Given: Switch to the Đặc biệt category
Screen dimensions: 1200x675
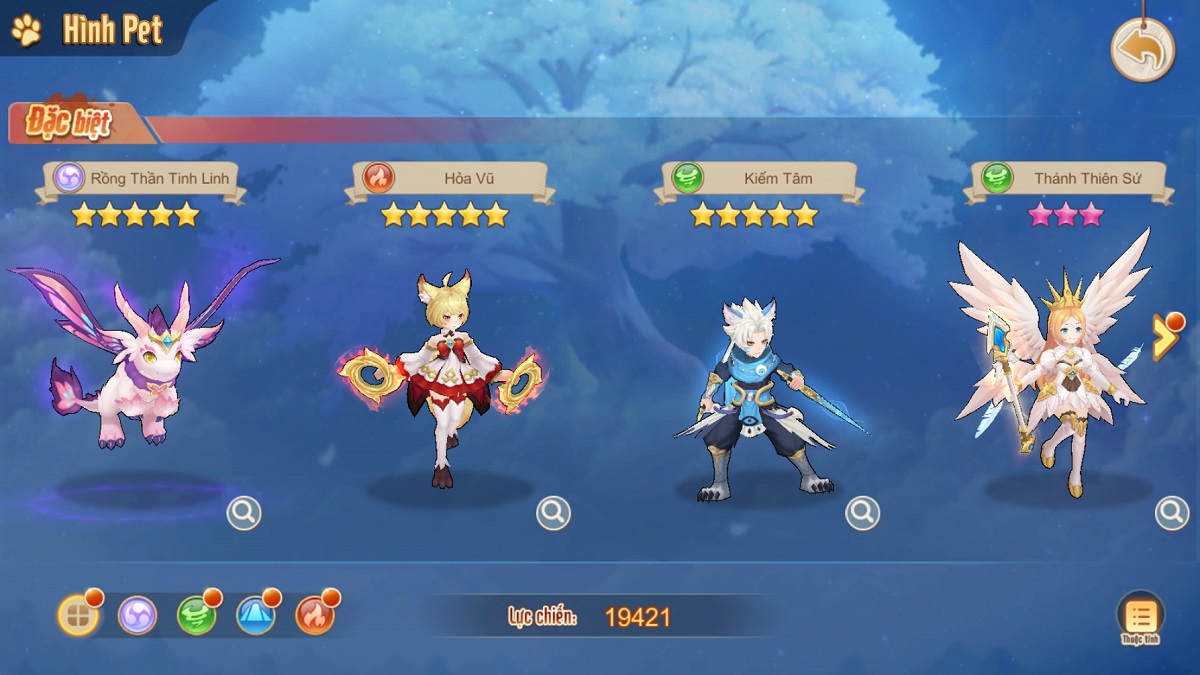Looking at the screenshot, I should pyautogui.click(x=70, y=123).
